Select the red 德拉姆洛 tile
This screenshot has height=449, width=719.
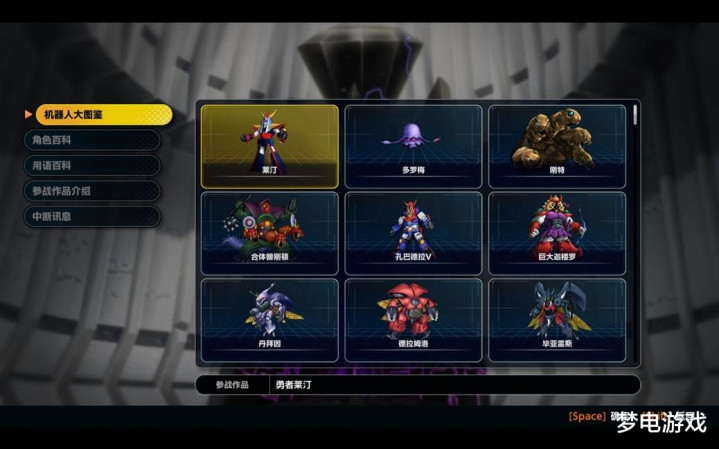click(x=413, y=319)
